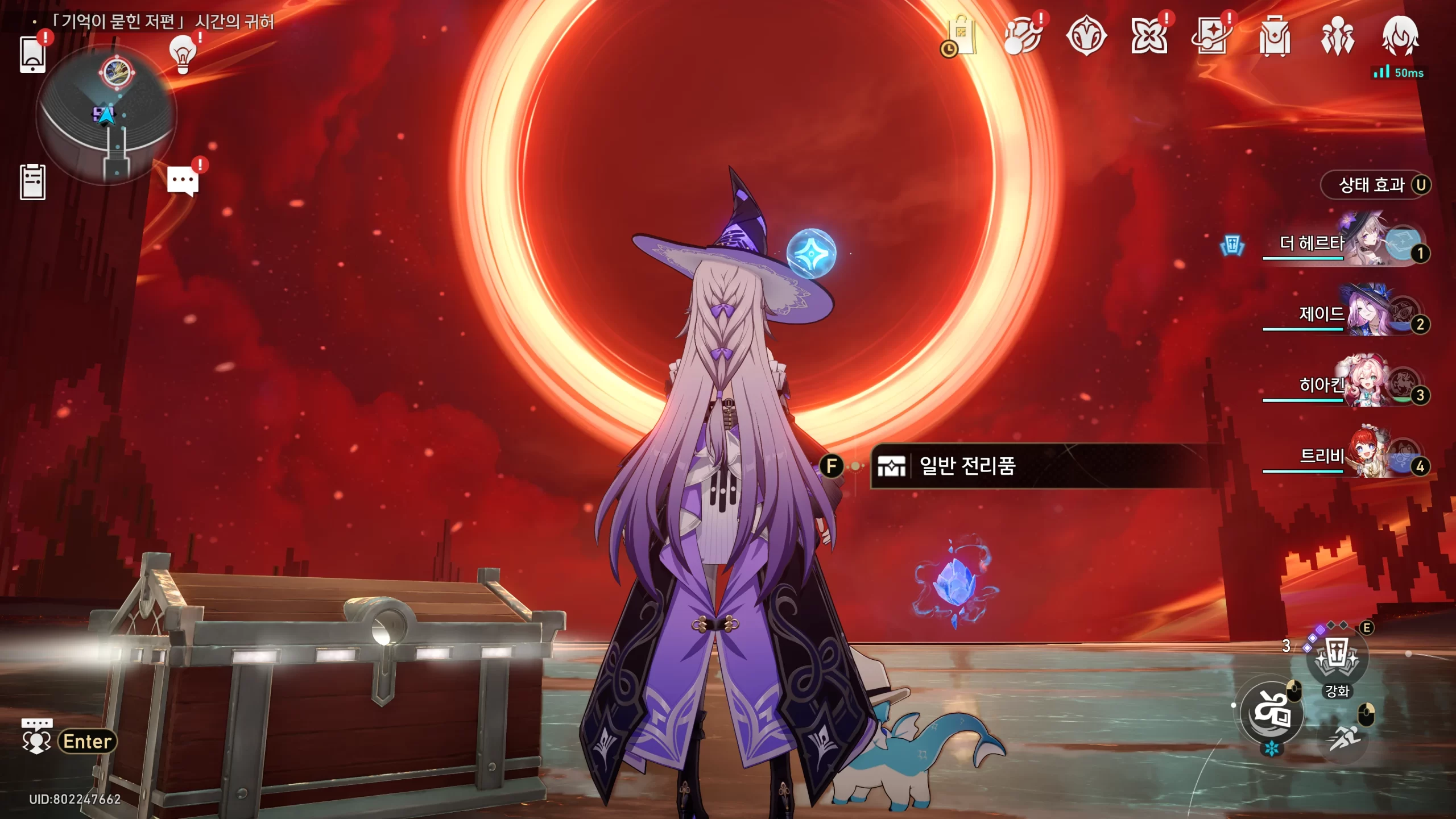This screenshot has width=1456, height=819.
Task: Show the 상태 효과 status effects panel
Action: tap(1375, 185)
